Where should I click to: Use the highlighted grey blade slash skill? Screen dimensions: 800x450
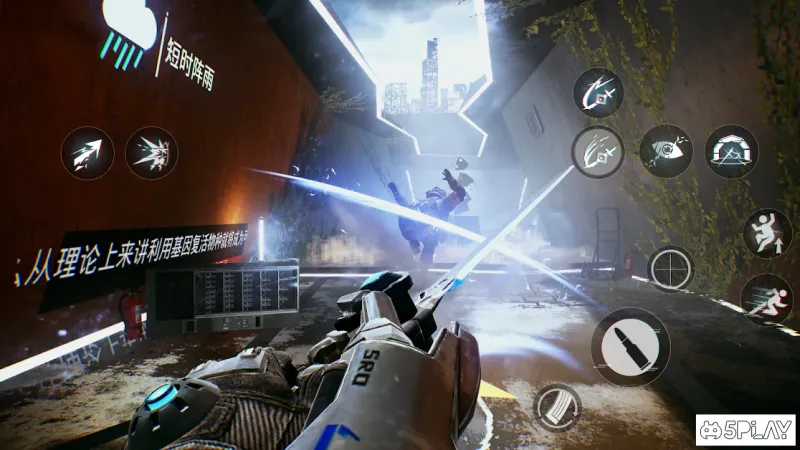click(x=597, y=152)
